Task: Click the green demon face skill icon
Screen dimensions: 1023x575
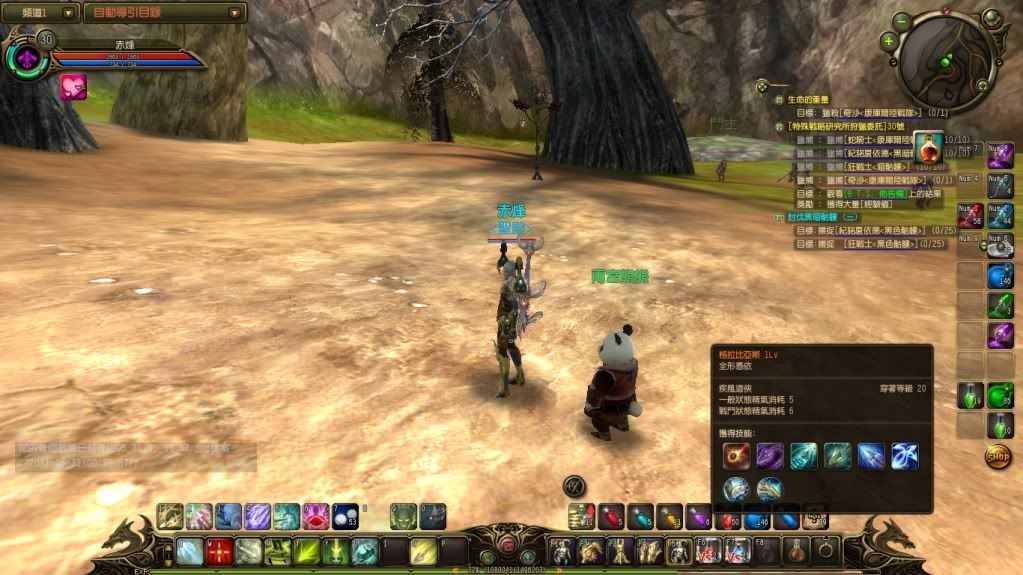Action: click(403, 517)
